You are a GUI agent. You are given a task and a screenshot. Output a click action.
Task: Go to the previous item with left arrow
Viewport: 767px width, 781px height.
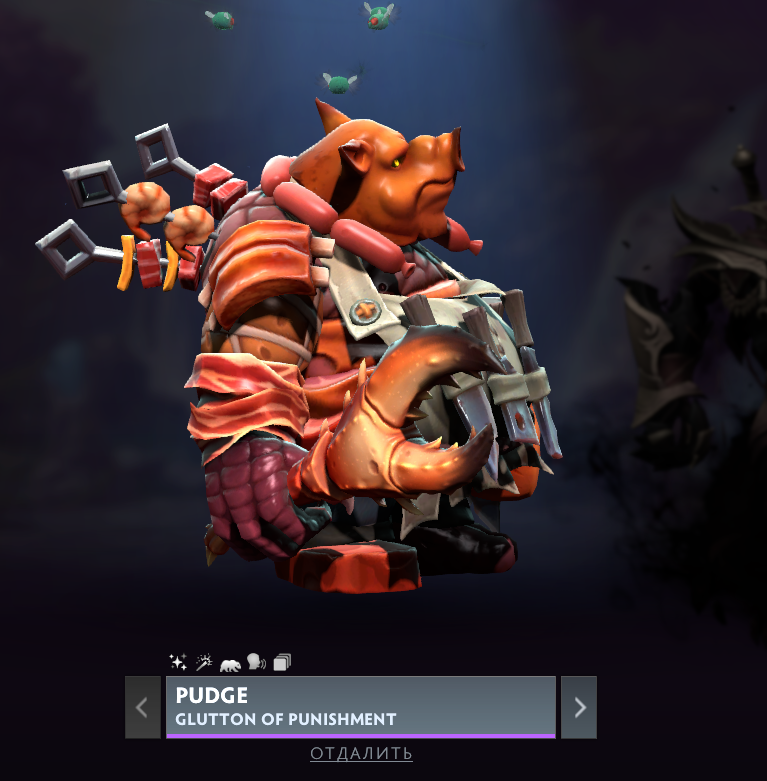(x=142, y=707)
